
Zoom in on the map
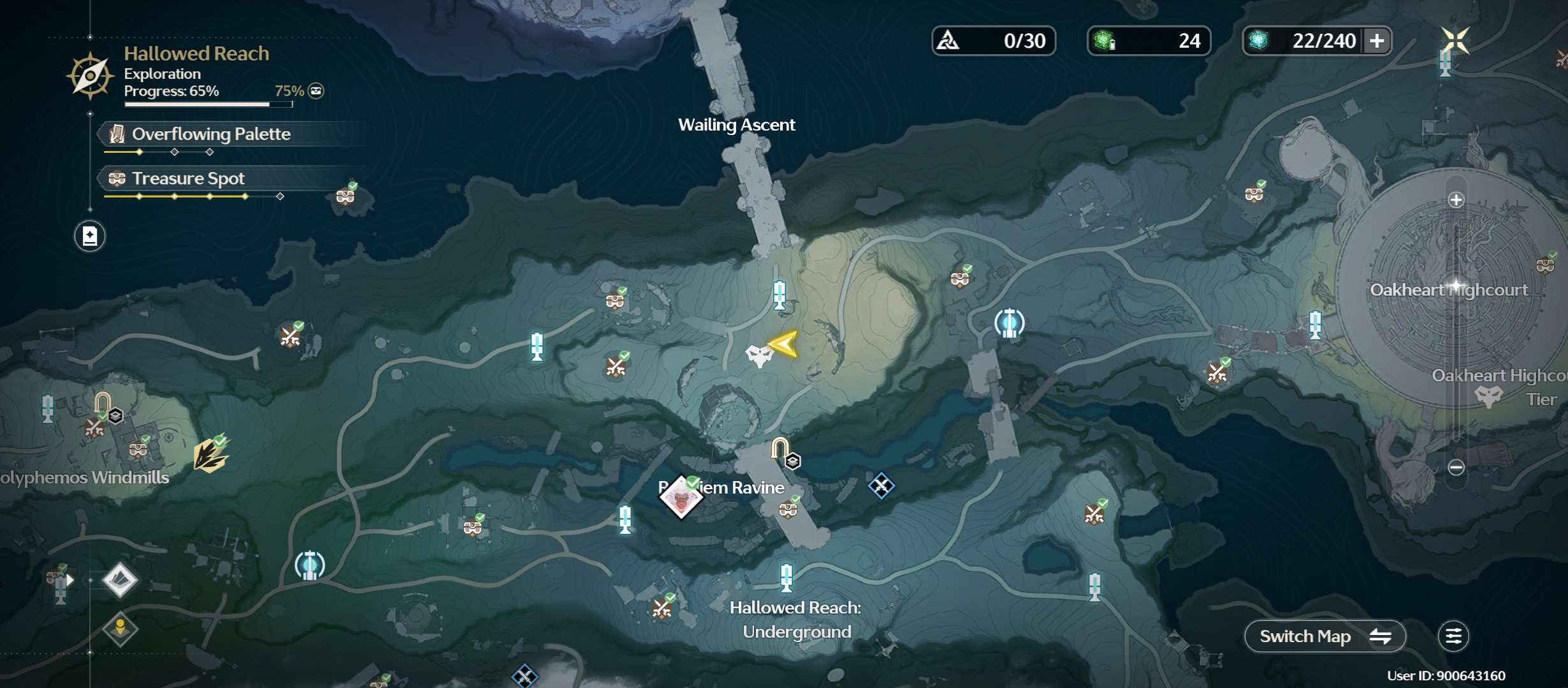[x=1456, y=200]
